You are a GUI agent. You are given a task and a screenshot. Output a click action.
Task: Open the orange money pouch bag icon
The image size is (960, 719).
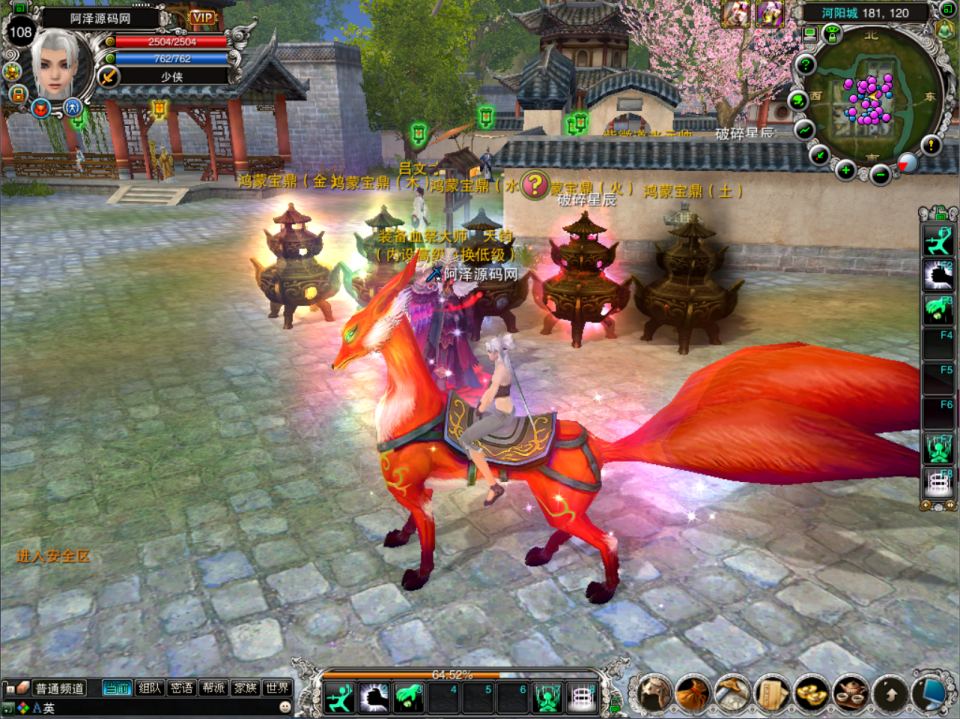pyautogui.click(x=693, y=692)
